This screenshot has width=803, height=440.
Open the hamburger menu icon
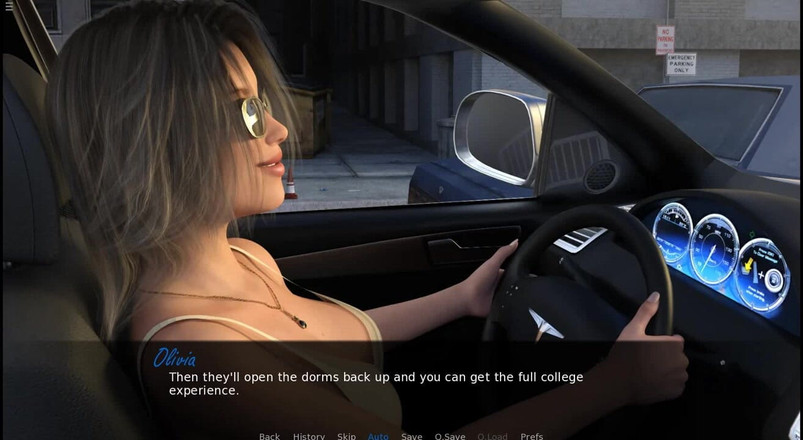coord(9,6)
